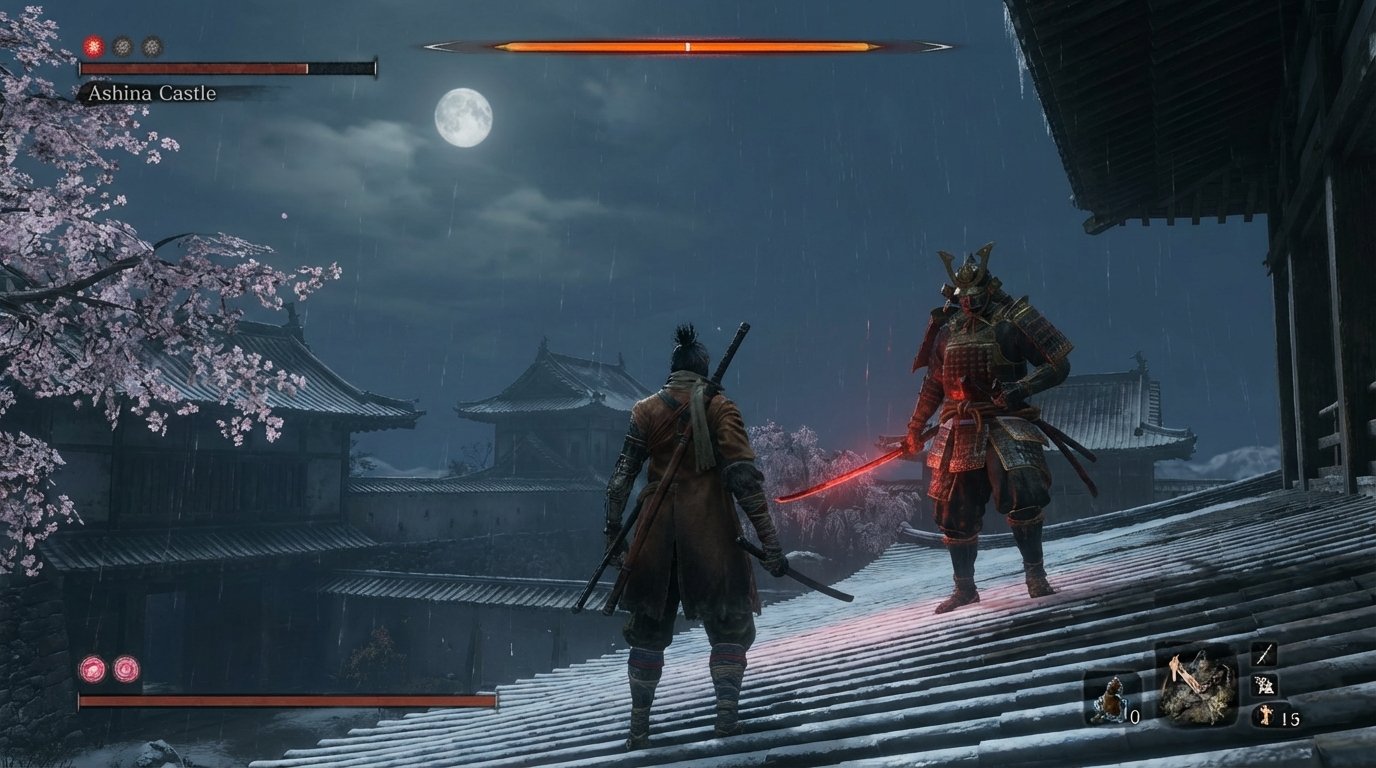The width and height of the screenshot is (1376, 768).
Task: Expand the enemy posture bar at top center
Action: pyautogui.click(x=688, y=46)
